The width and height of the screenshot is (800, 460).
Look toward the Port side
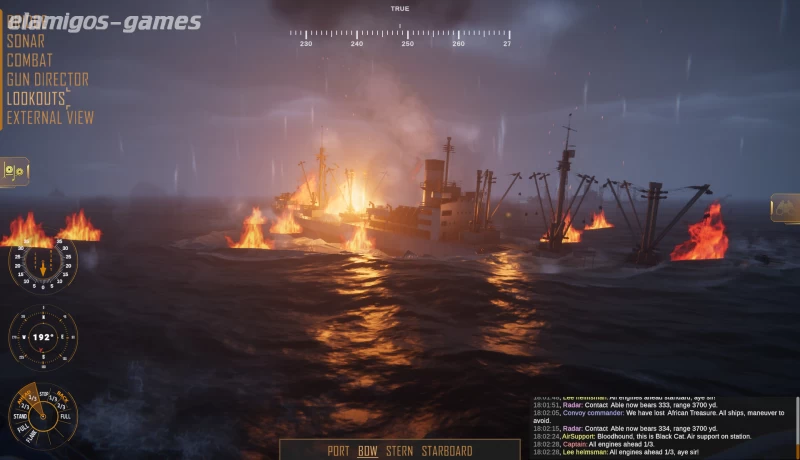[338, 451]
